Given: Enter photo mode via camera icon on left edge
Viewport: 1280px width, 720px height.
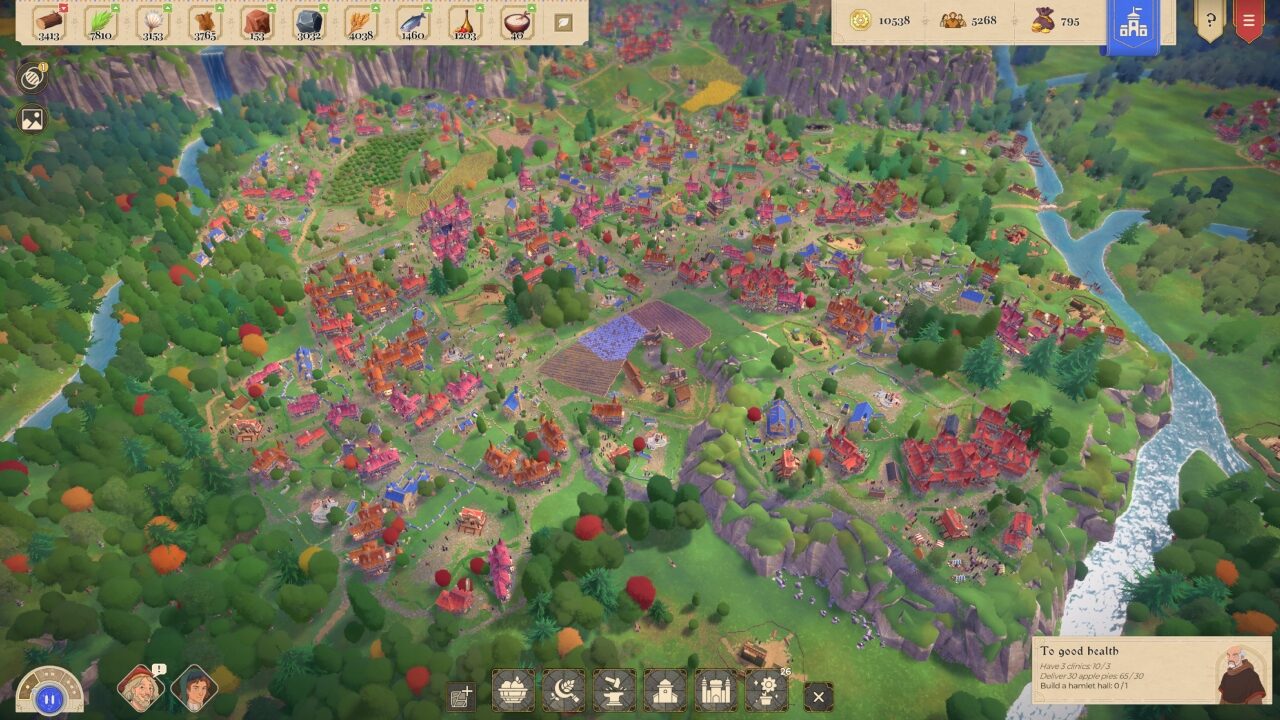Looking at the screenshot, I should pyautogui.click(x=31, y=120).
